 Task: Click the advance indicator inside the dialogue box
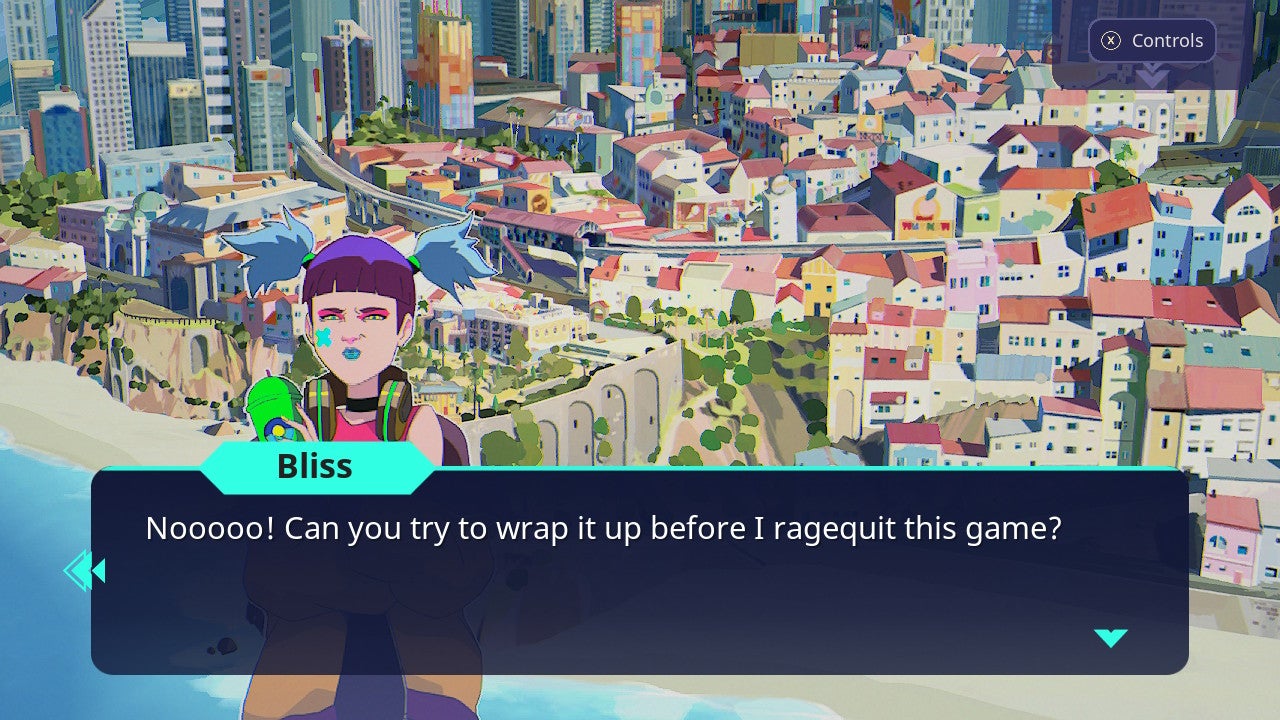coord(1111,637)
